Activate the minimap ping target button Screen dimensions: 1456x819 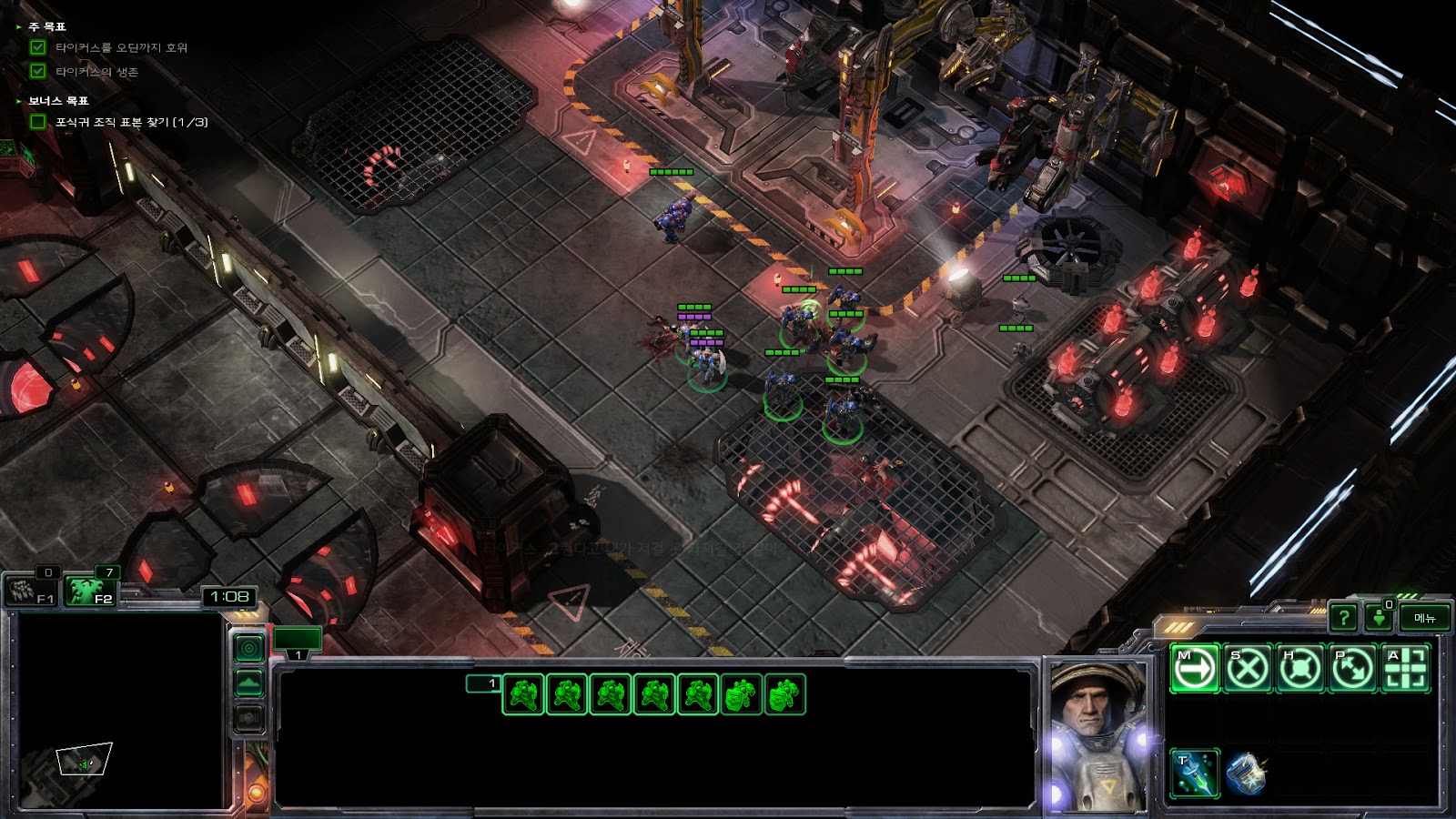coord(249,648)
